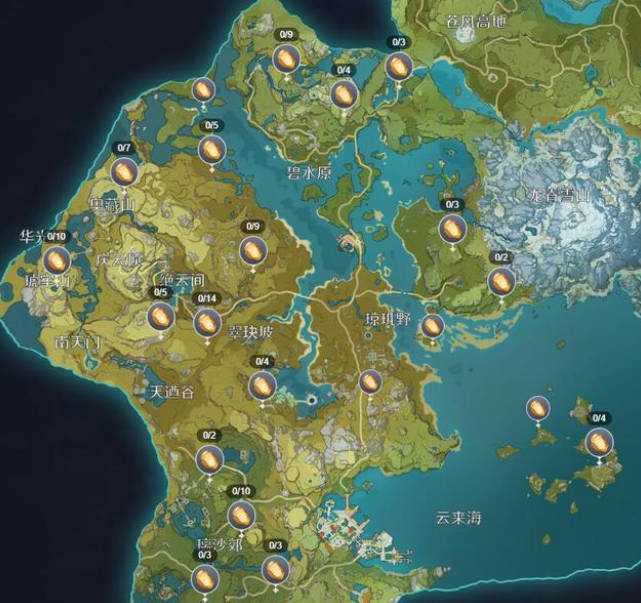
Task: Click the 0/5 marker under 绝云间
Action: click(160, 316)
